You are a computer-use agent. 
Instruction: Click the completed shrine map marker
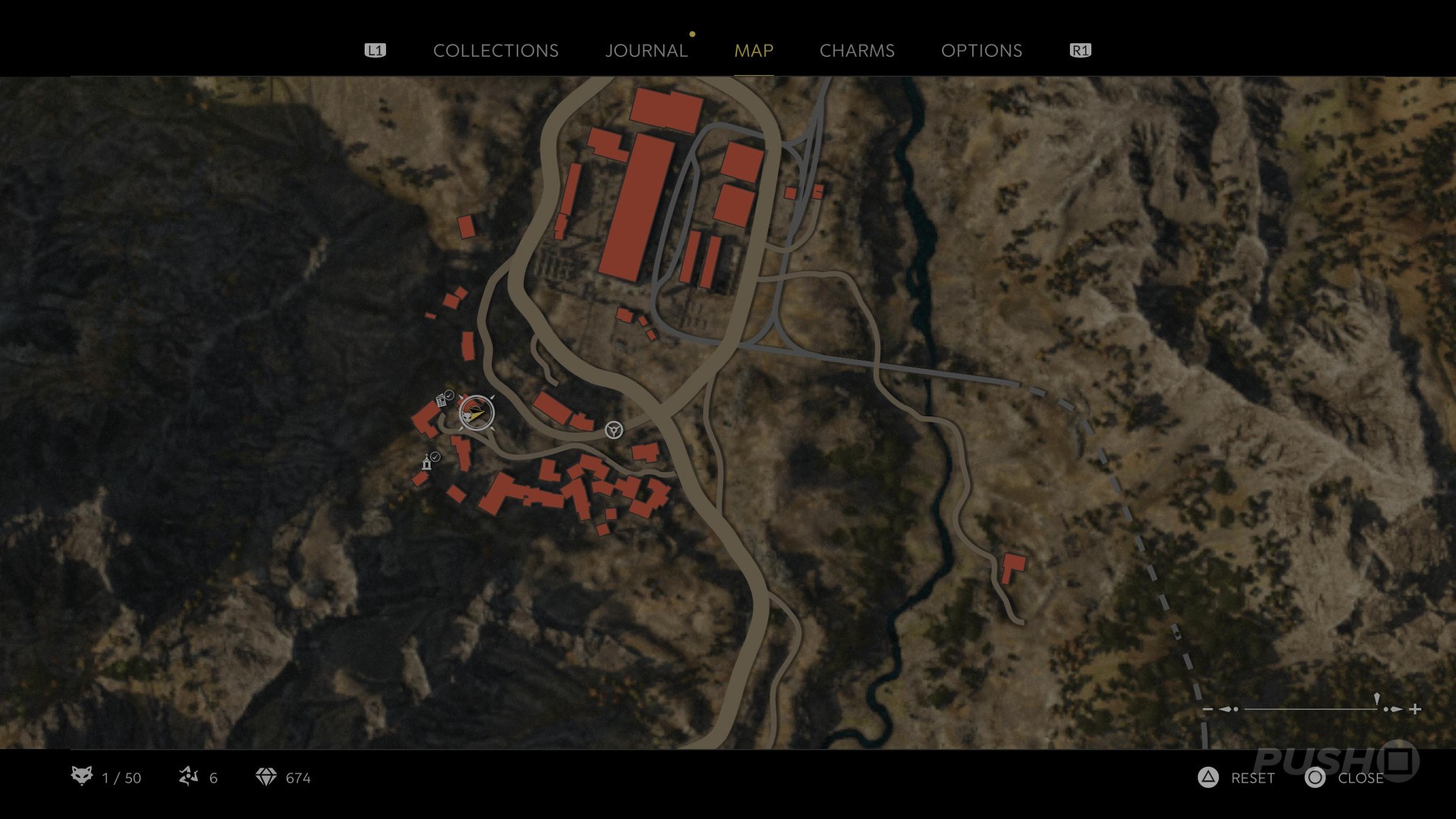point(428,463)
